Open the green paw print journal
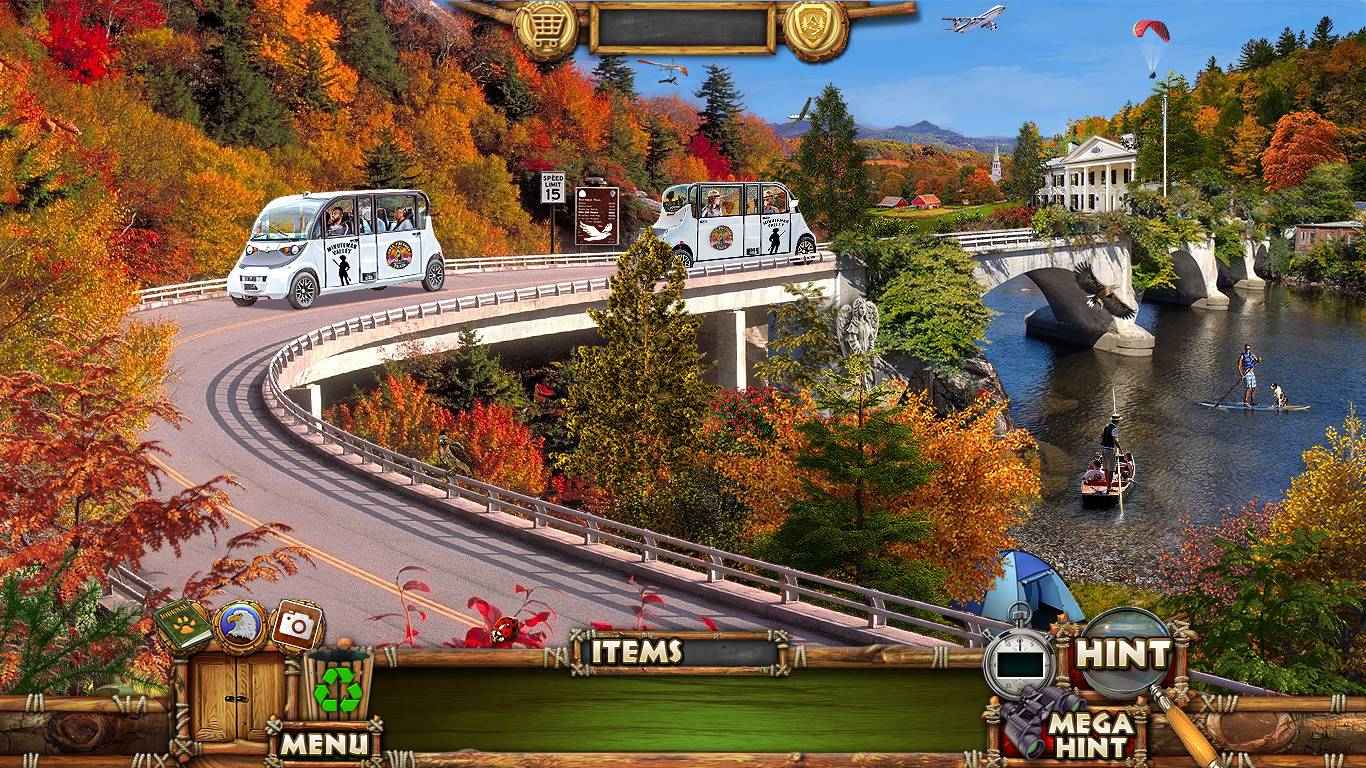Viewport: 1366px width, 768px height. coord(183,626)
